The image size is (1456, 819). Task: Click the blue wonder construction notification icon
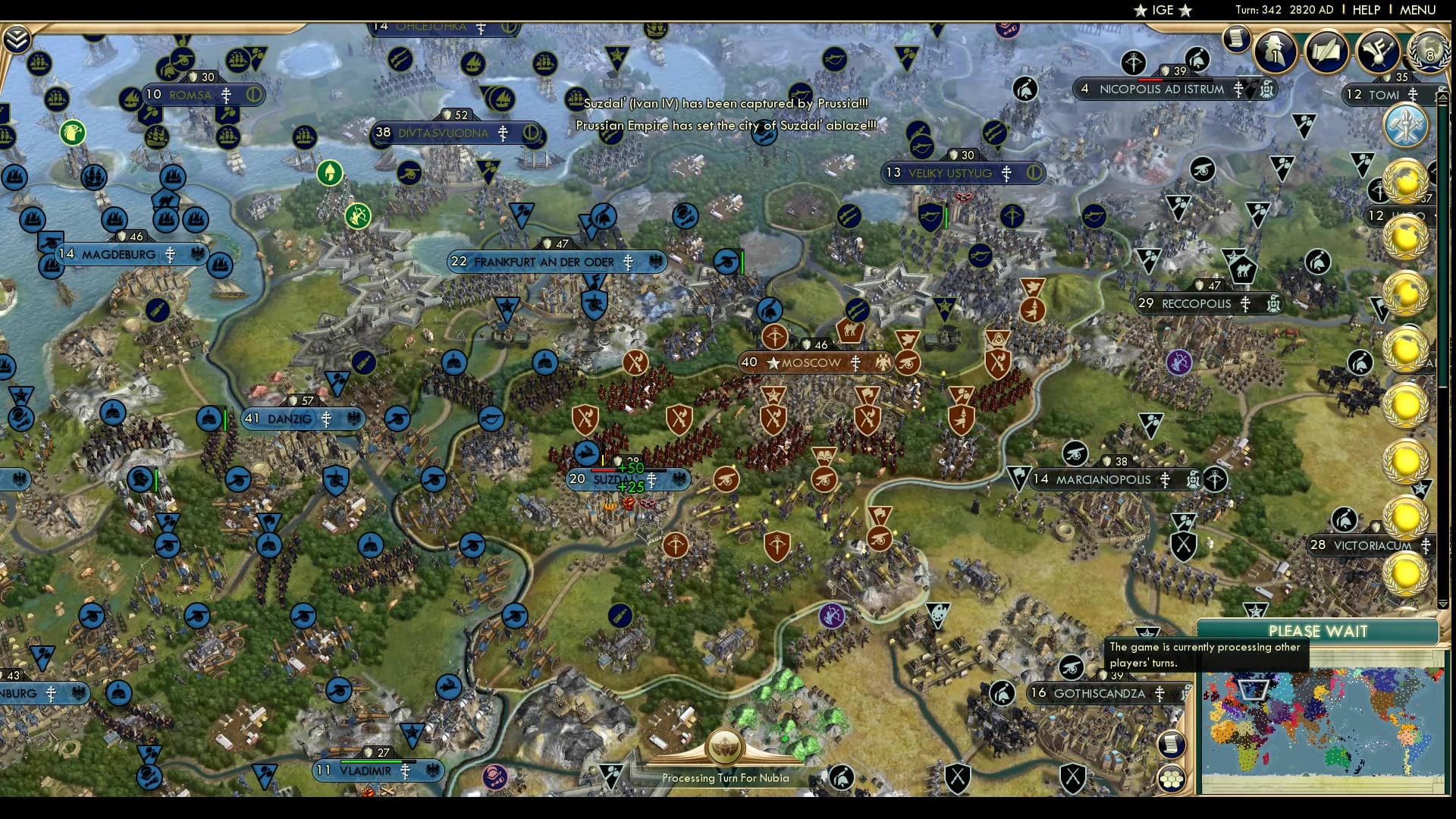[1407, 127]
